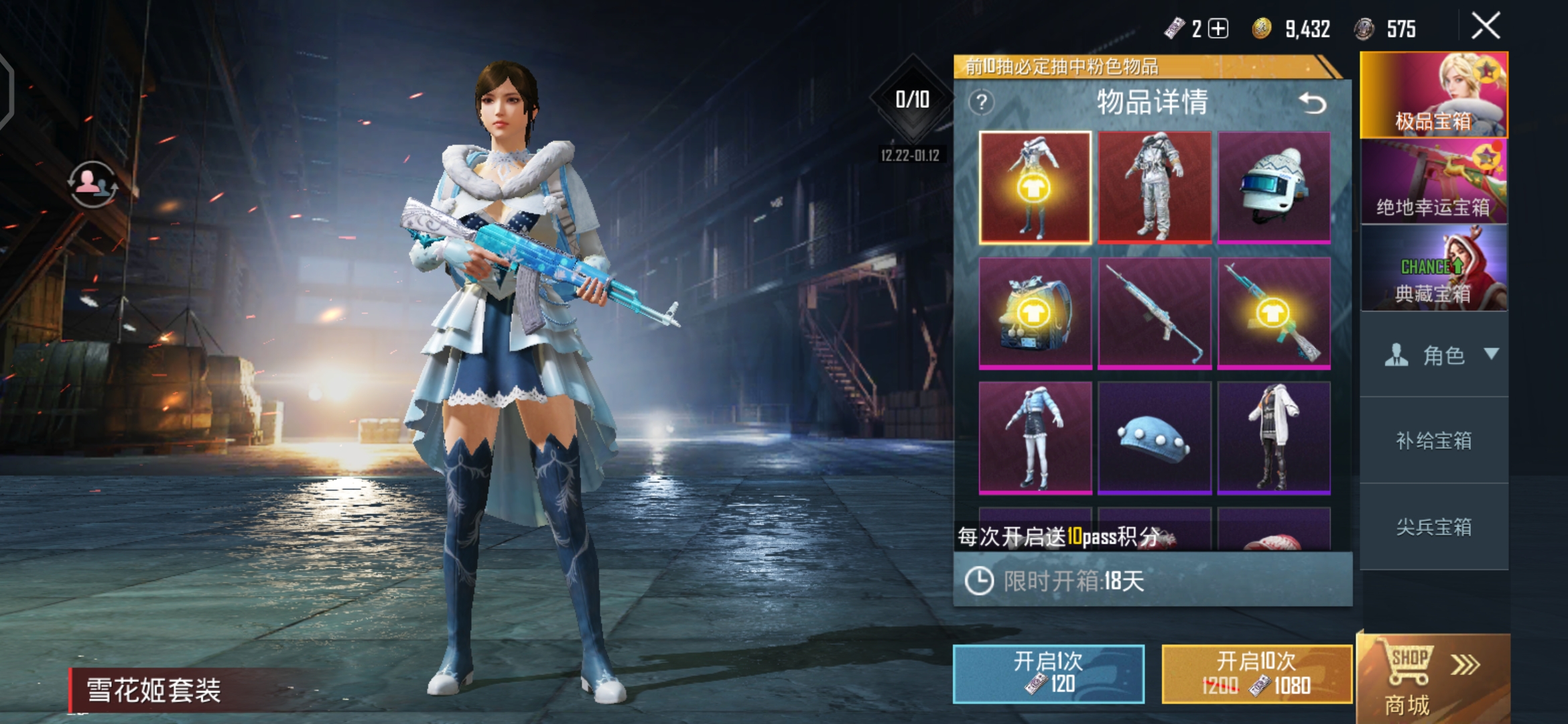The height and width of the screenshot is (724, 1568).
Task: Select the knit beanie helmet item
Action: click(1274, 187)
